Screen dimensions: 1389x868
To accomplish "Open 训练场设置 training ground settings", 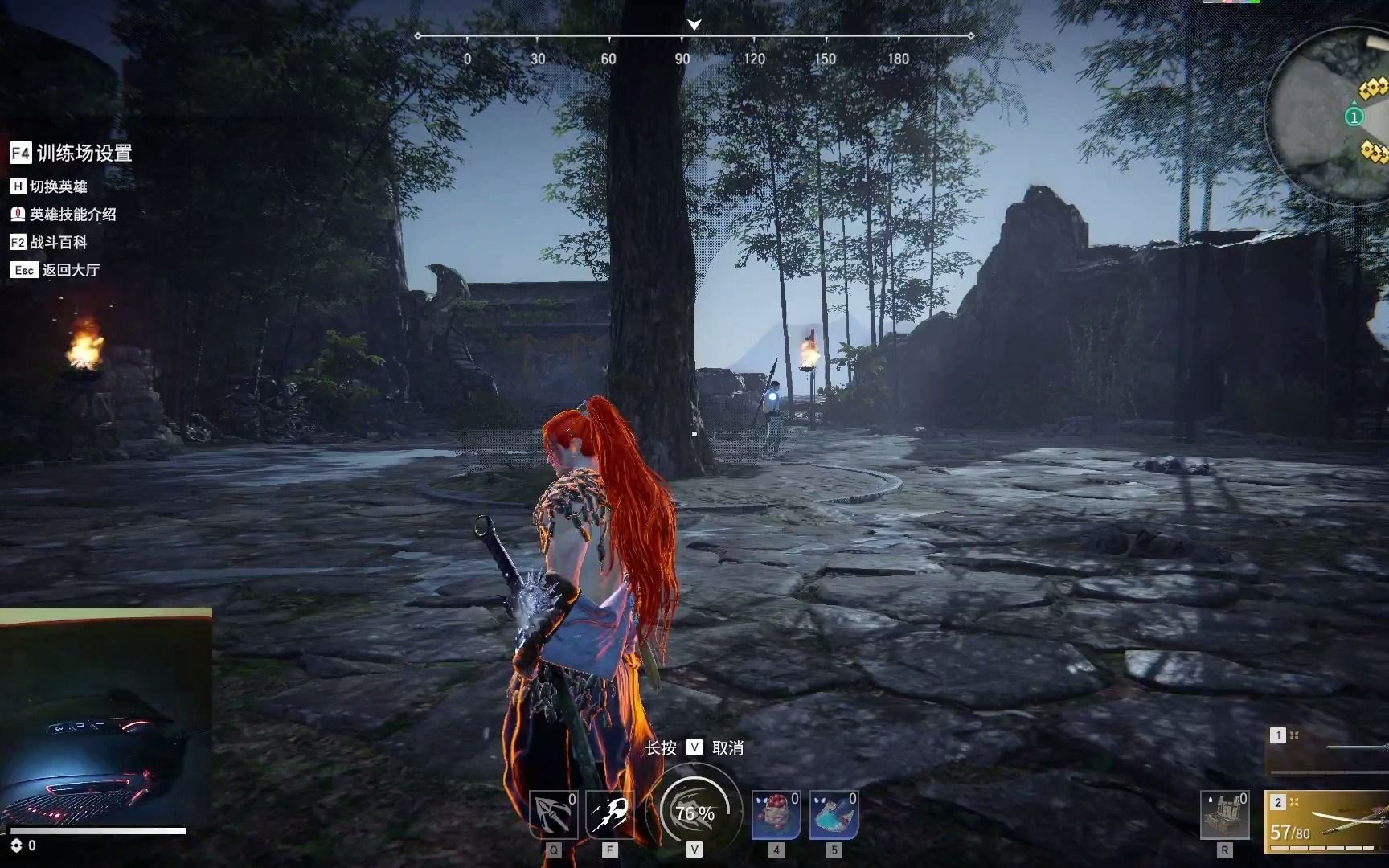I will click(71, 153).
